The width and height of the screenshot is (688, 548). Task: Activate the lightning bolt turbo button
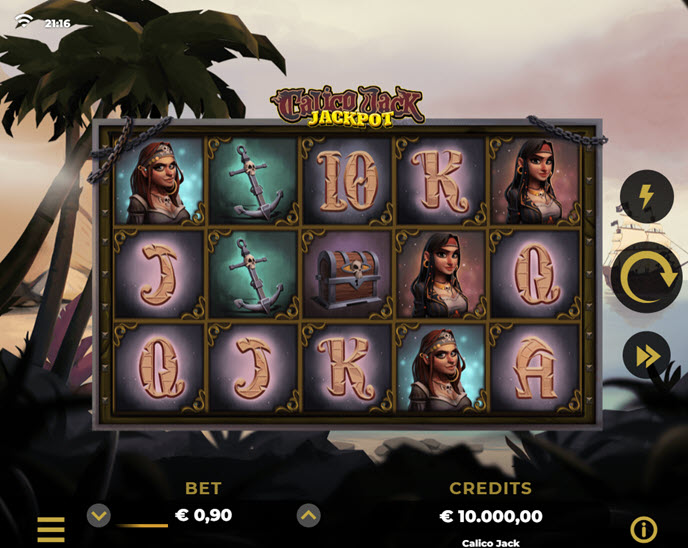pos(646,196)
